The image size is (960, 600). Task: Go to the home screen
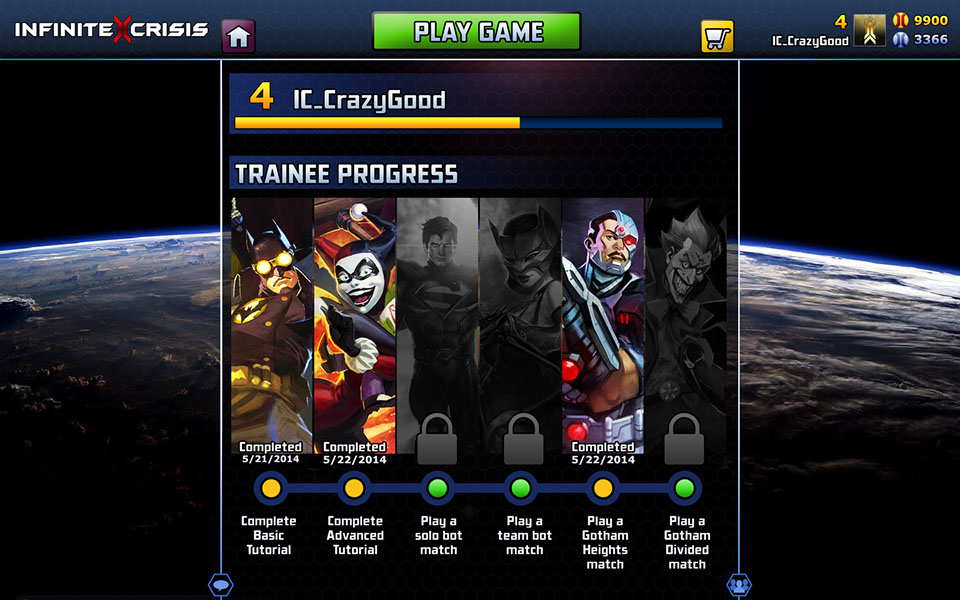pyautogui.click(x=238, y=36)
